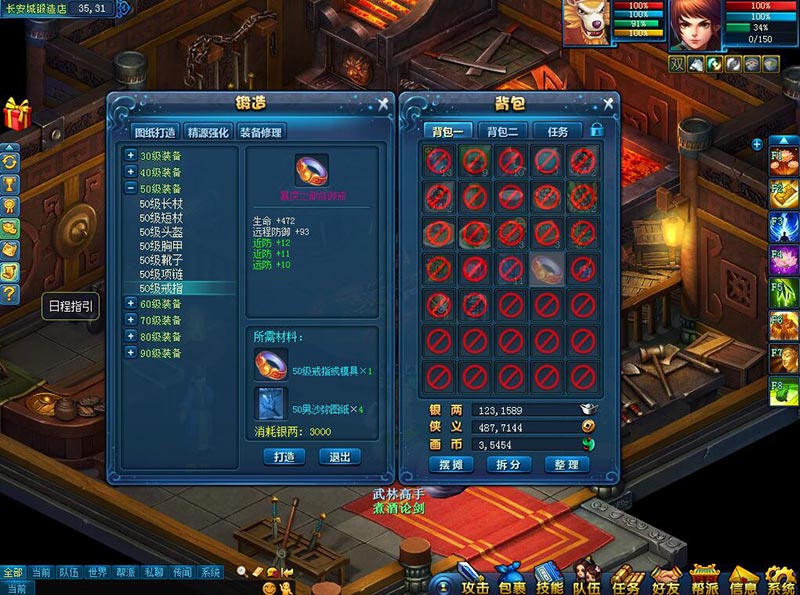The image size is (800, 595).
Task: Close the 锻造 forging window
Action: (383, 103)
